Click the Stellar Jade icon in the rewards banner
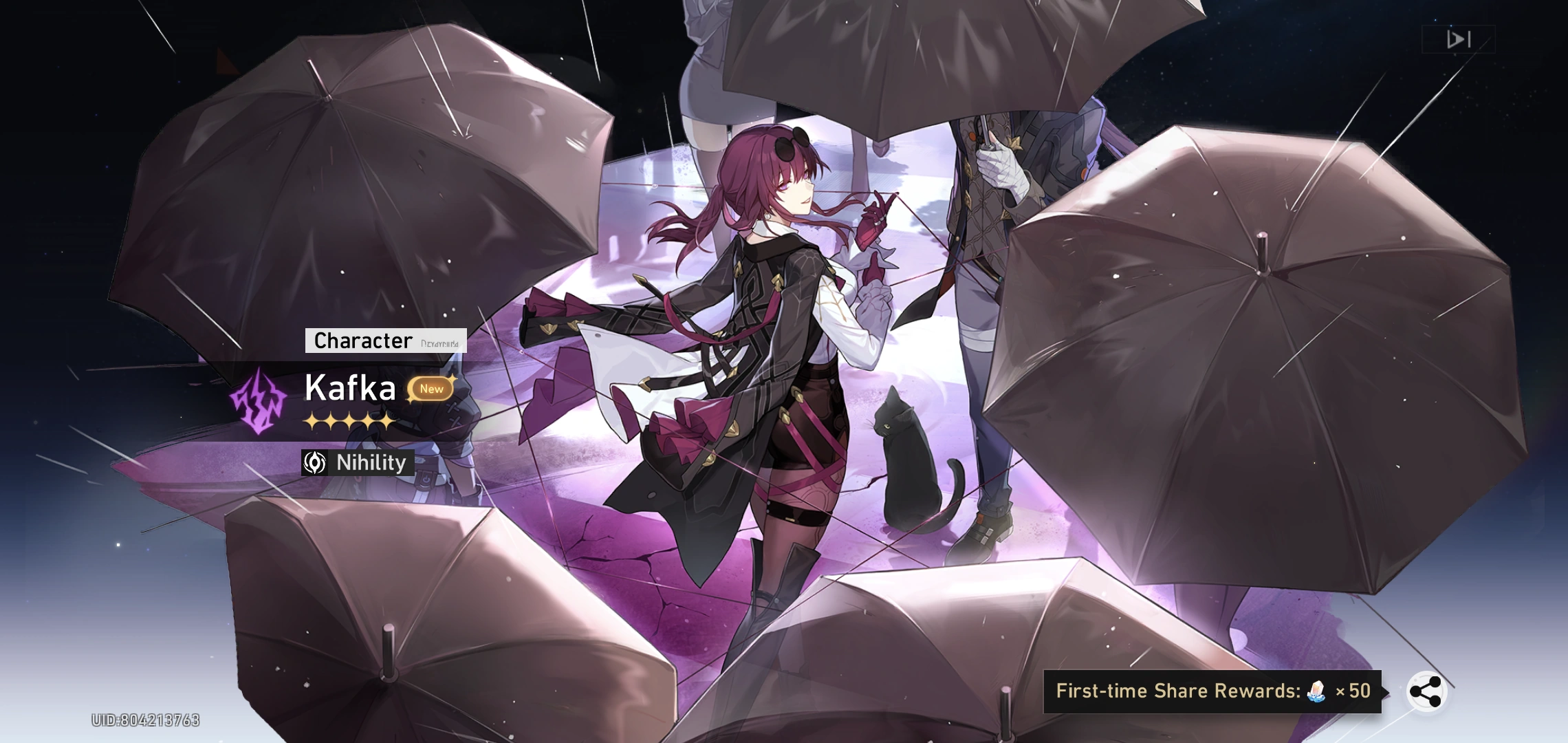The image size is (1568, 743). pyautogui.click(x=1316, y=691)
